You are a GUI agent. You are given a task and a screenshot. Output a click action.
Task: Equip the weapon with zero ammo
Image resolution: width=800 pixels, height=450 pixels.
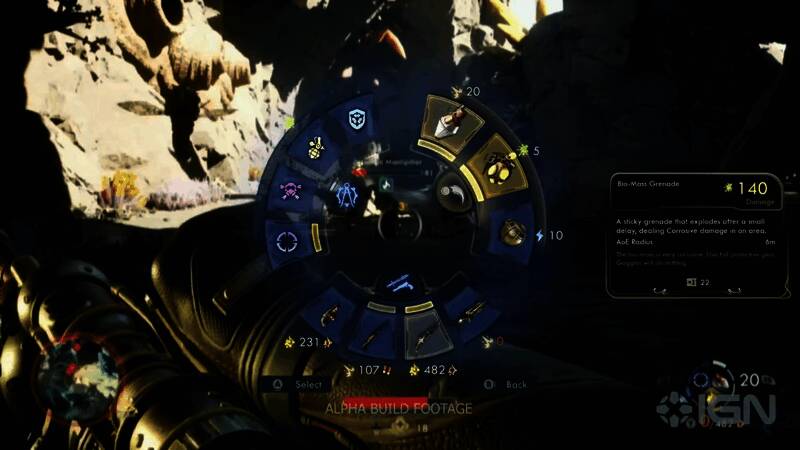(x=468, y=314)
